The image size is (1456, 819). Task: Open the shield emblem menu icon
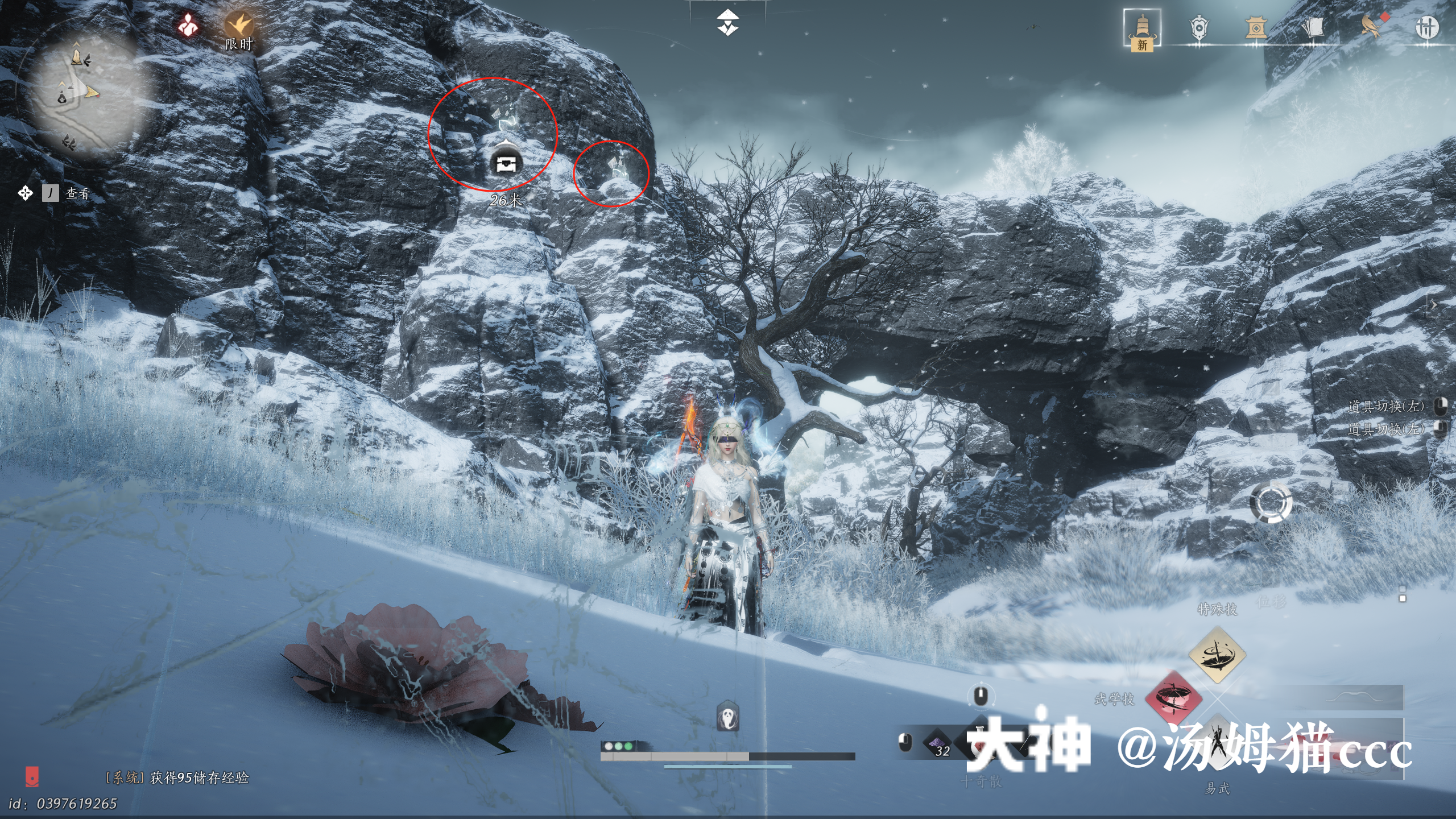point(1198,27)
